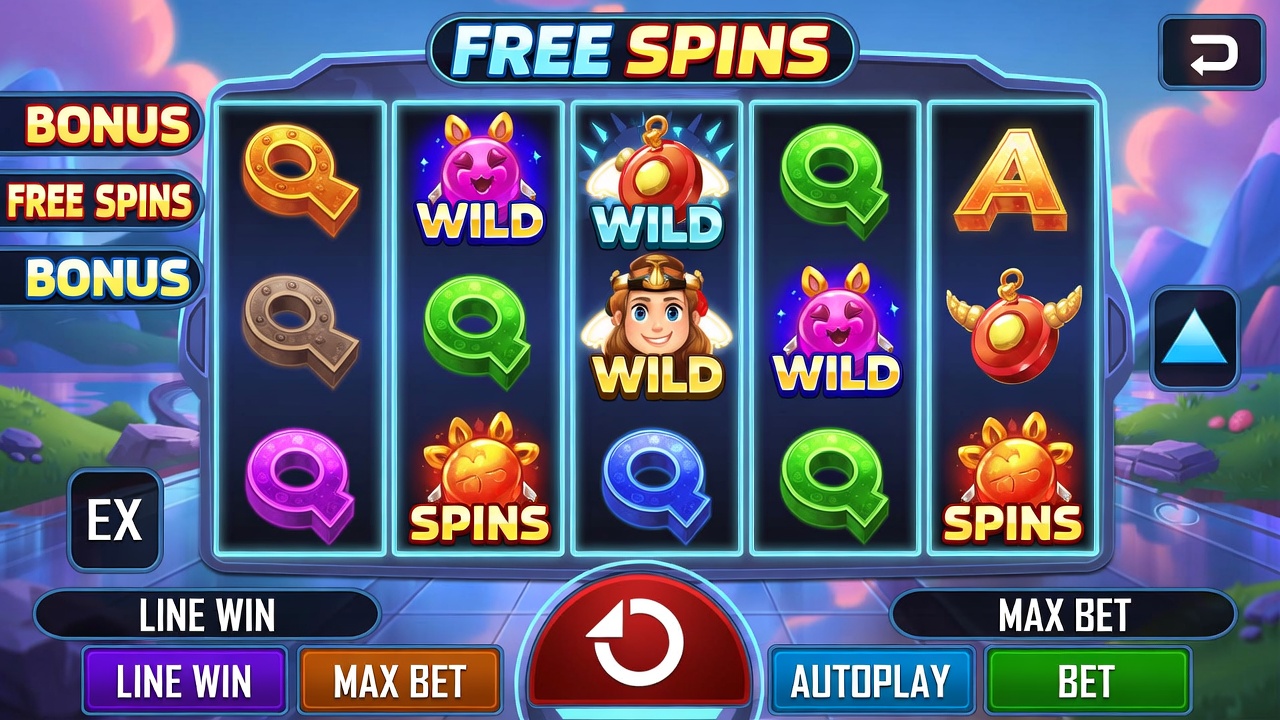Click the blue triangle up-arrow button
Viewport: 1280px width, 720px height.
[1195, 338]
